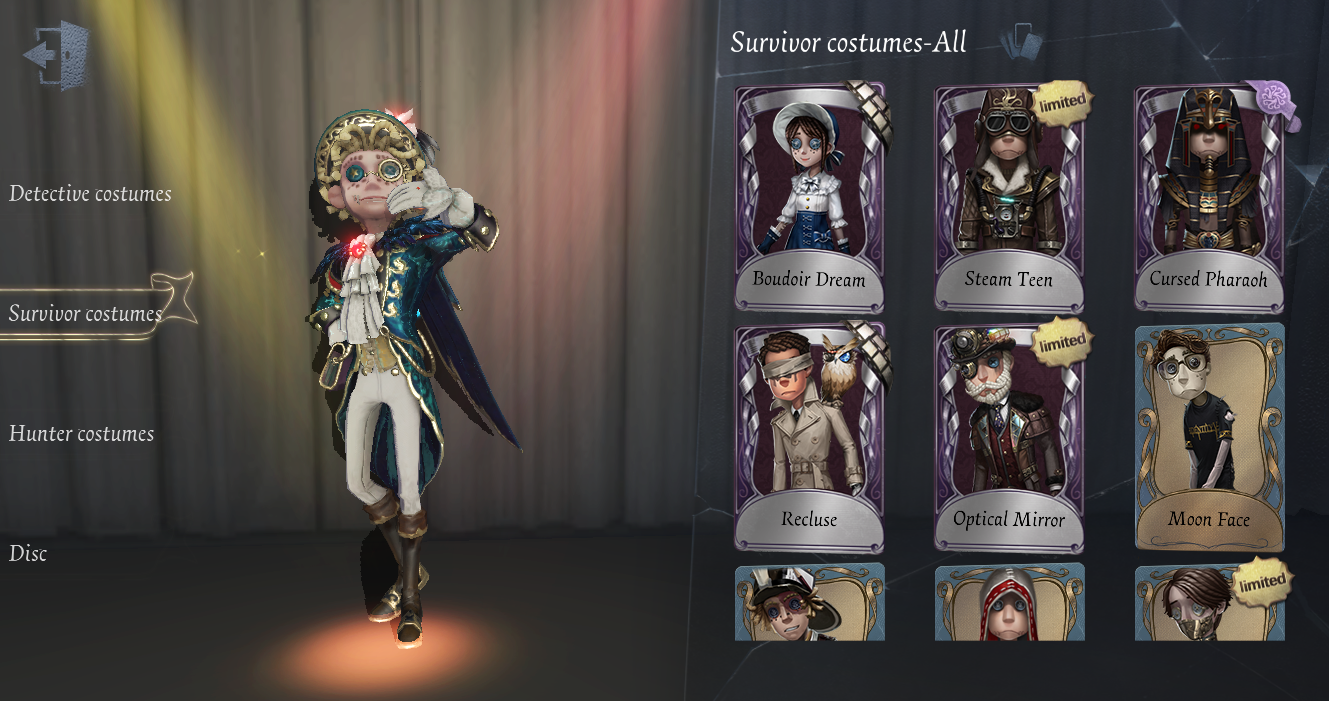The height and width of the screenshot is (701, 1329).
Task: Choose the red-hooded costume card
Action: (1009, 603)
